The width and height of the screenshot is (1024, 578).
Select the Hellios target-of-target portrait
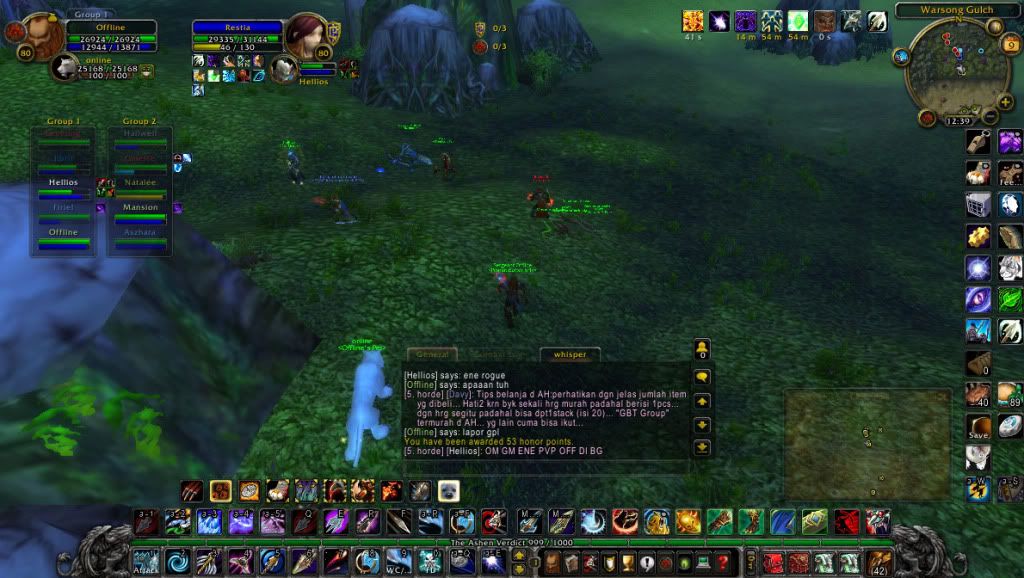[x=285, y=69]
